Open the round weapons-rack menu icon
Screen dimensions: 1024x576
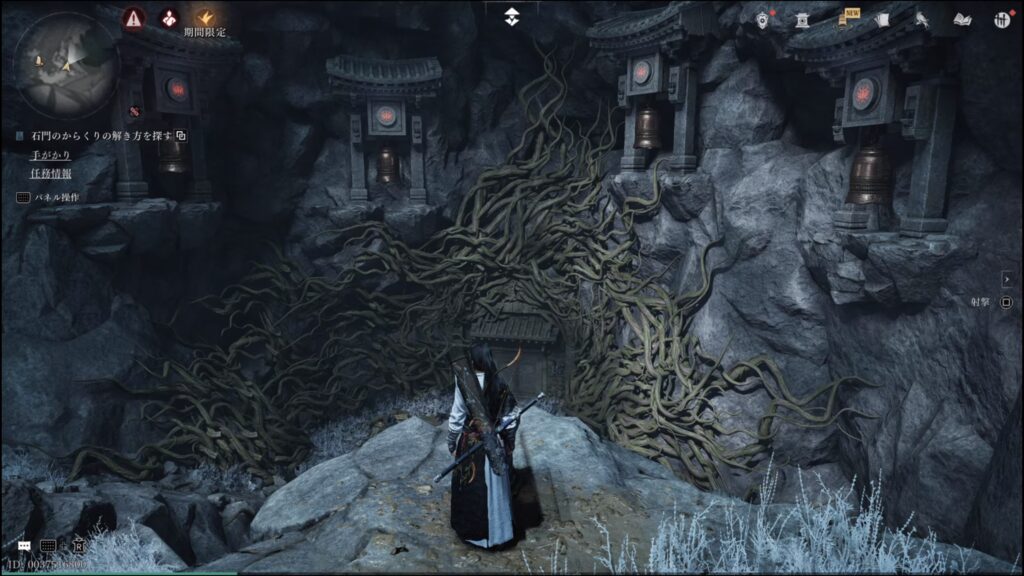pyautogui.click(x=1001, y=19)
